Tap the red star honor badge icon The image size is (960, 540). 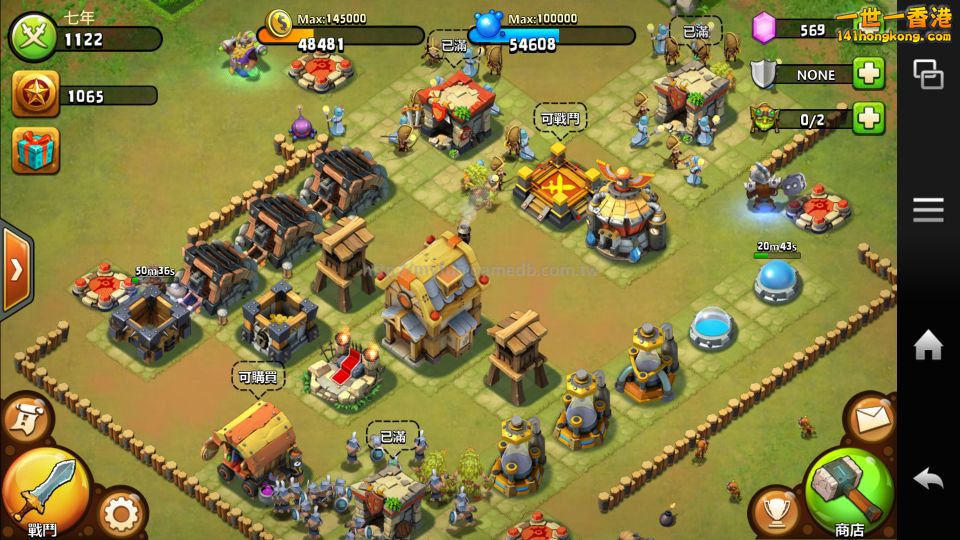pyautogui.click(x=36, y=95)
